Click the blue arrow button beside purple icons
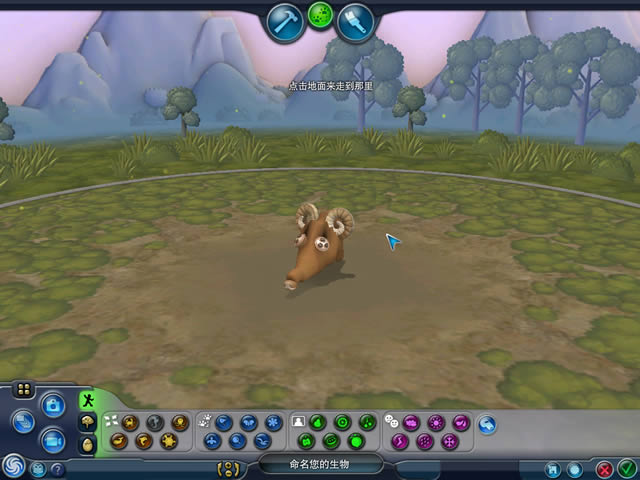Screen dimensions: 640x480 [487, 425]
